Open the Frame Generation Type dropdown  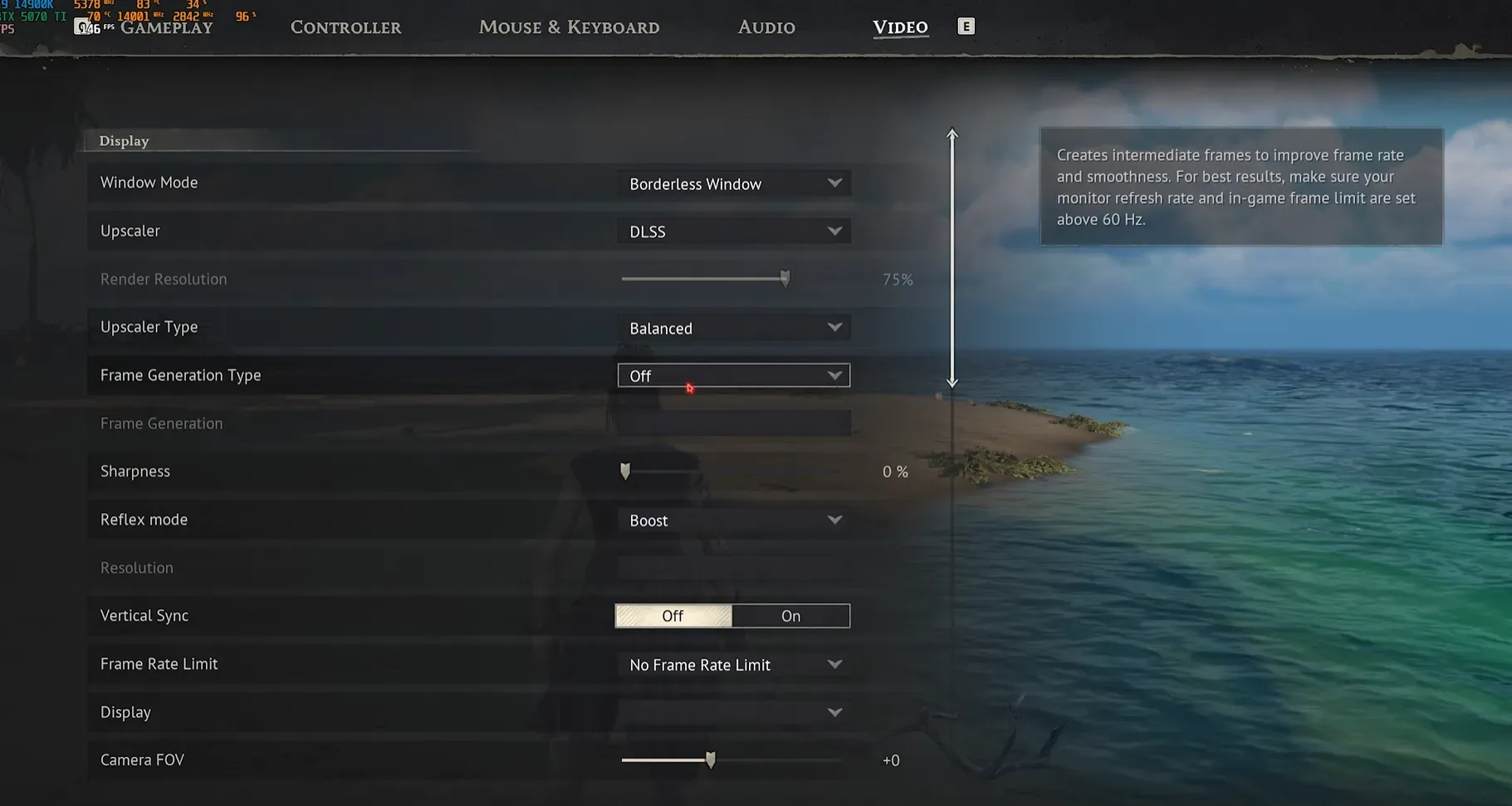tap(733, 375)
